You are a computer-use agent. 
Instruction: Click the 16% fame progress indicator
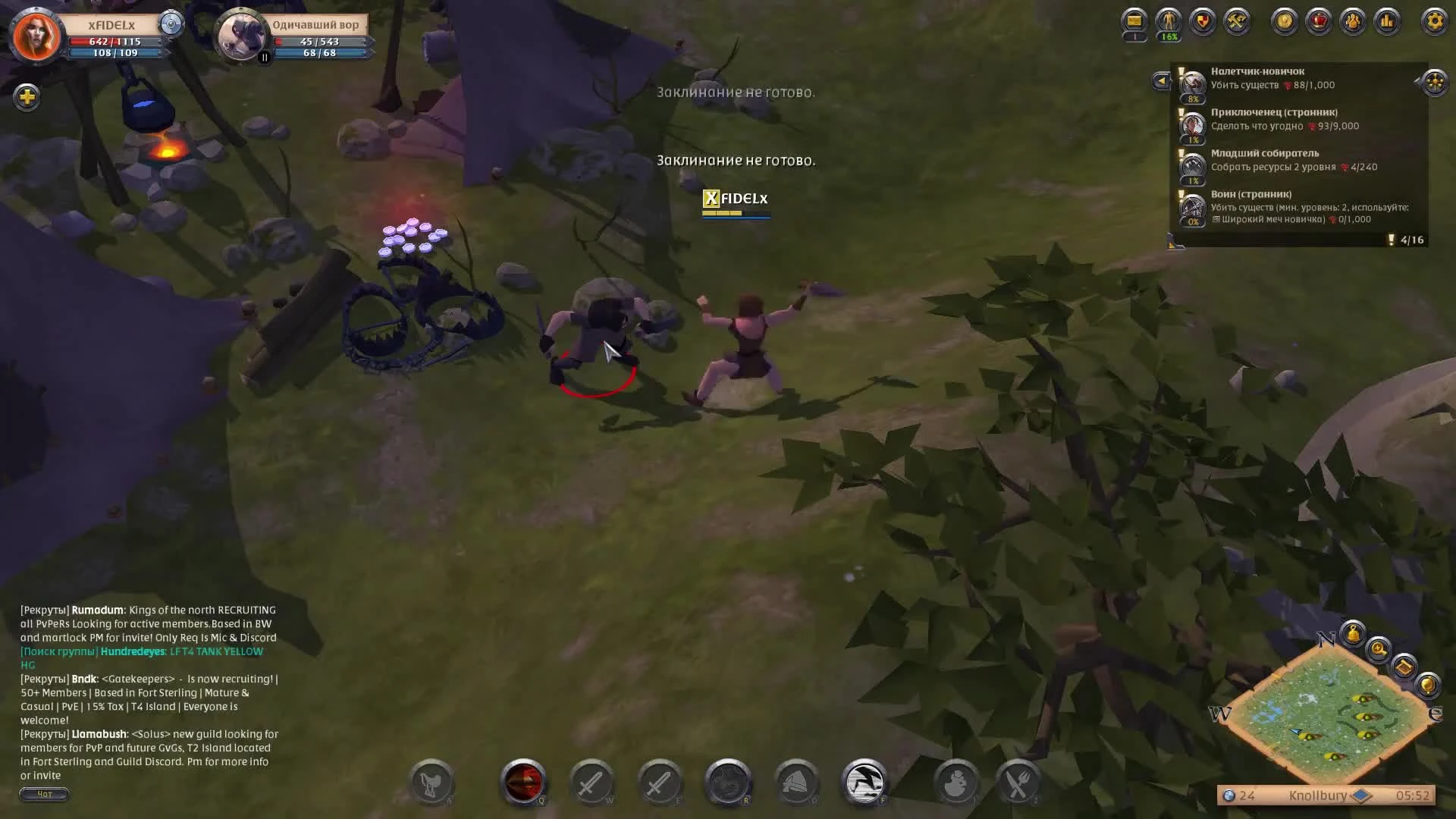tap(1168, 36)
